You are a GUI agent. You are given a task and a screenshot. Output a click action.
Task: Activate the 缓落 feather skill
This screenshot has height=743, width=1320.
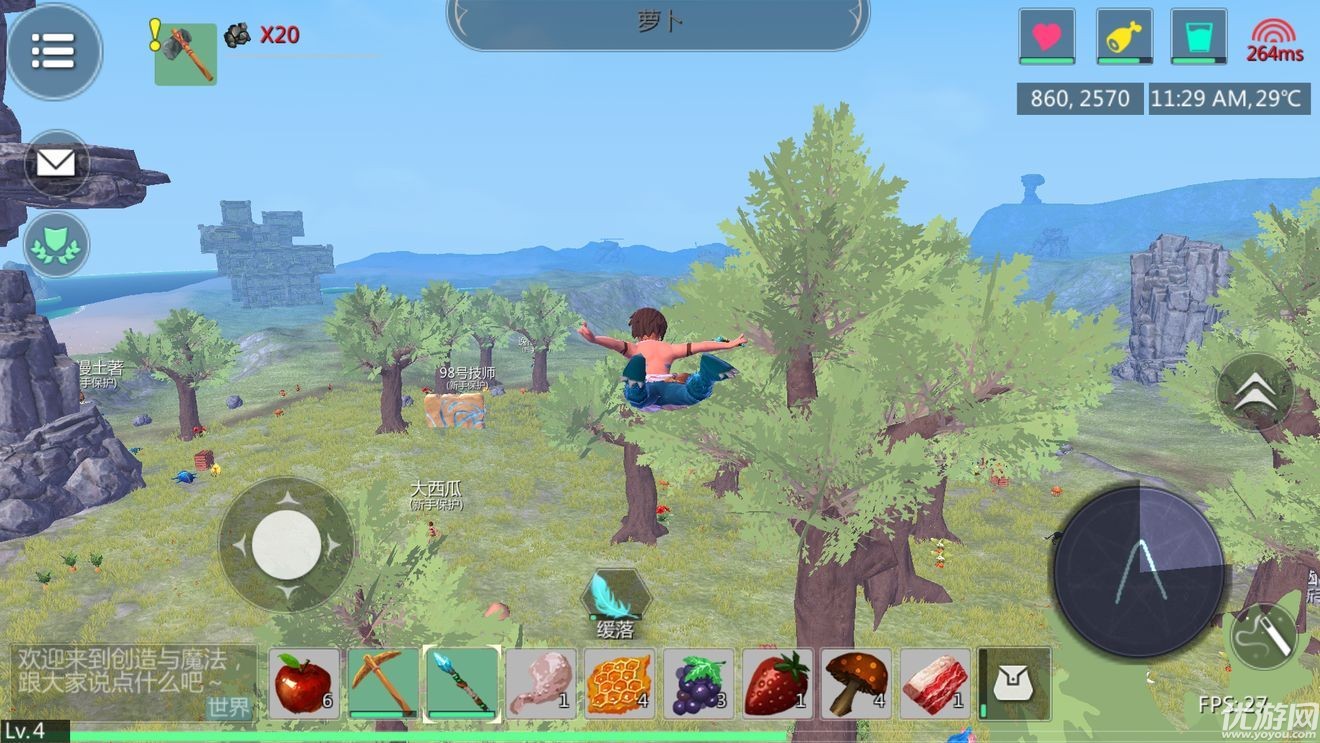616,597
